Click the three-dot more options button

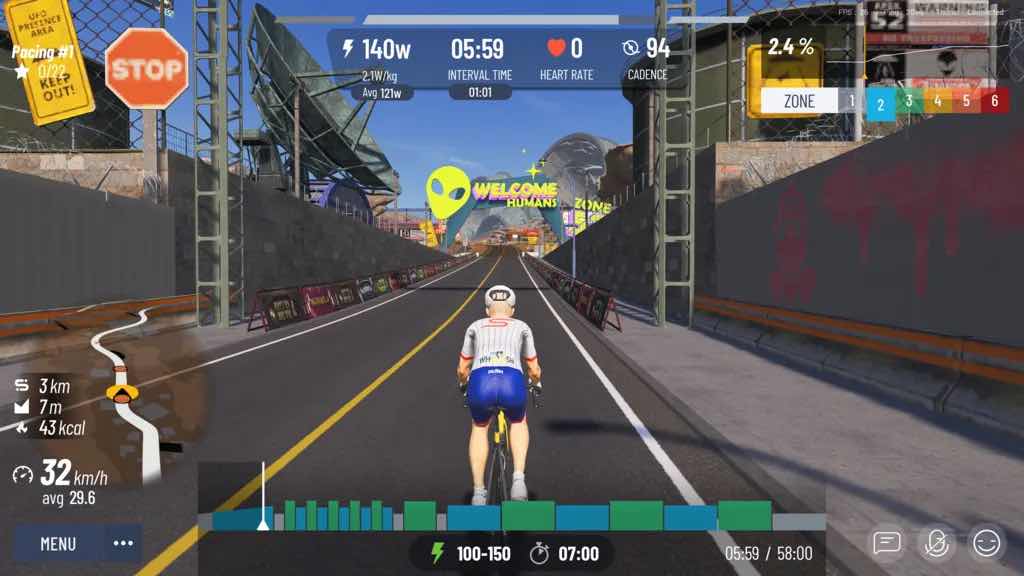tap(123, 544)
